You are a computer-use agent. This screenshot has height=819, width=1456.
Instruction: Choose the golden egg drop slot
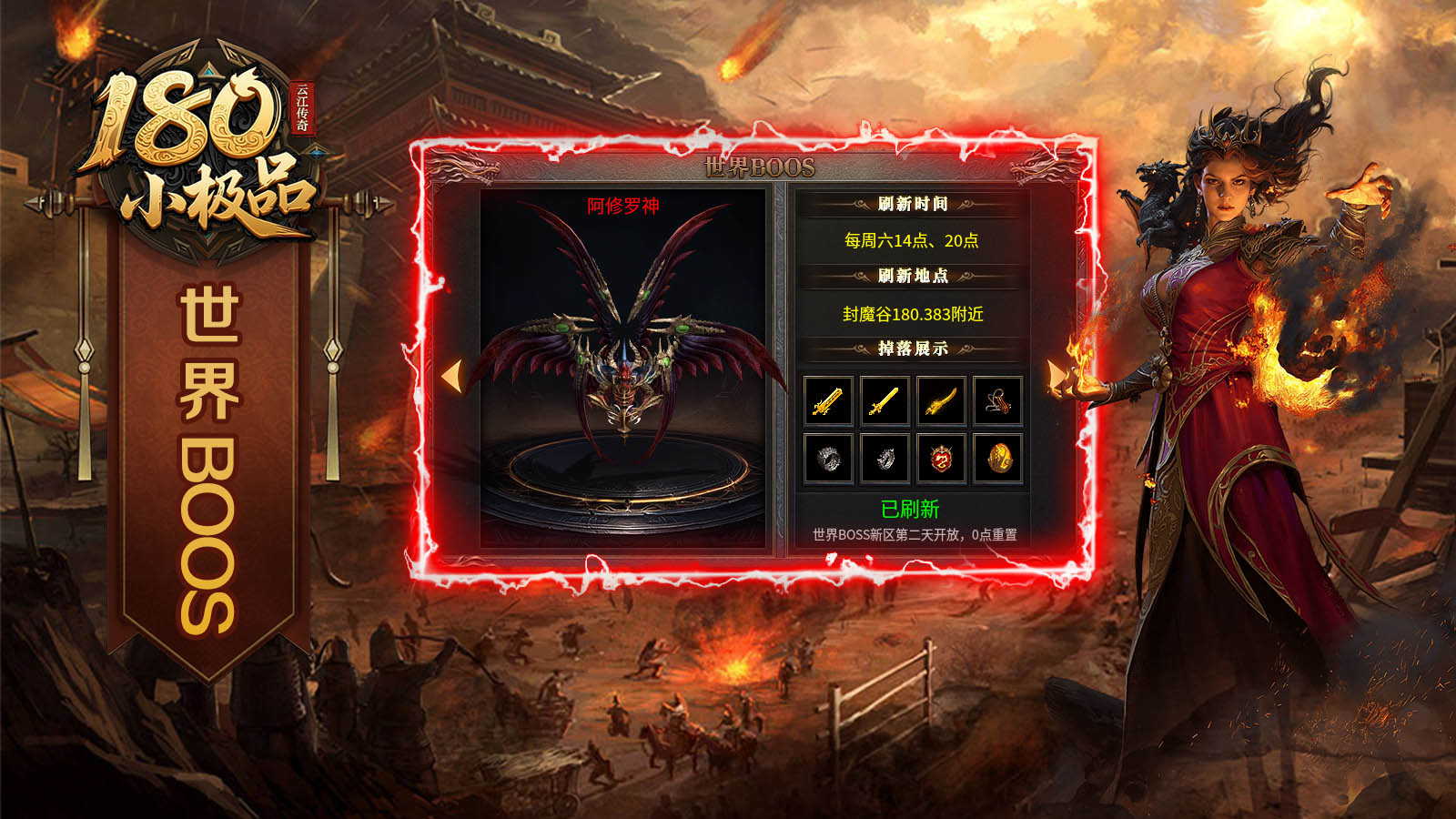[998, 458]
